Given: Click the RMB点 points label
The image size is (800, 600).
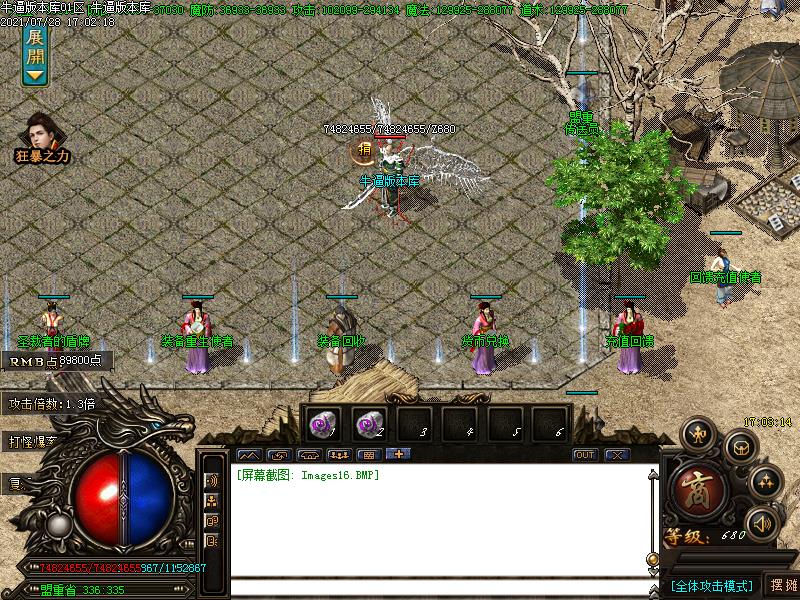Looking at the screenshot, I should click(55, 361).
